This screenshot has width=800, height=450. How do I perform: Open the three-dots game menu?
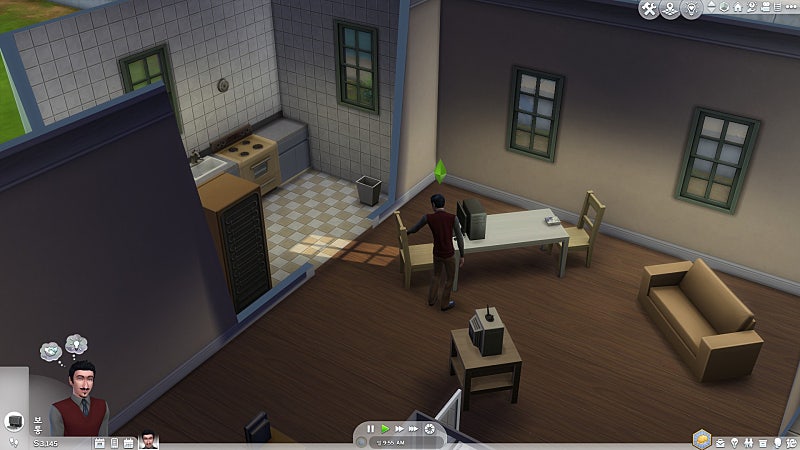coord(790,8)
